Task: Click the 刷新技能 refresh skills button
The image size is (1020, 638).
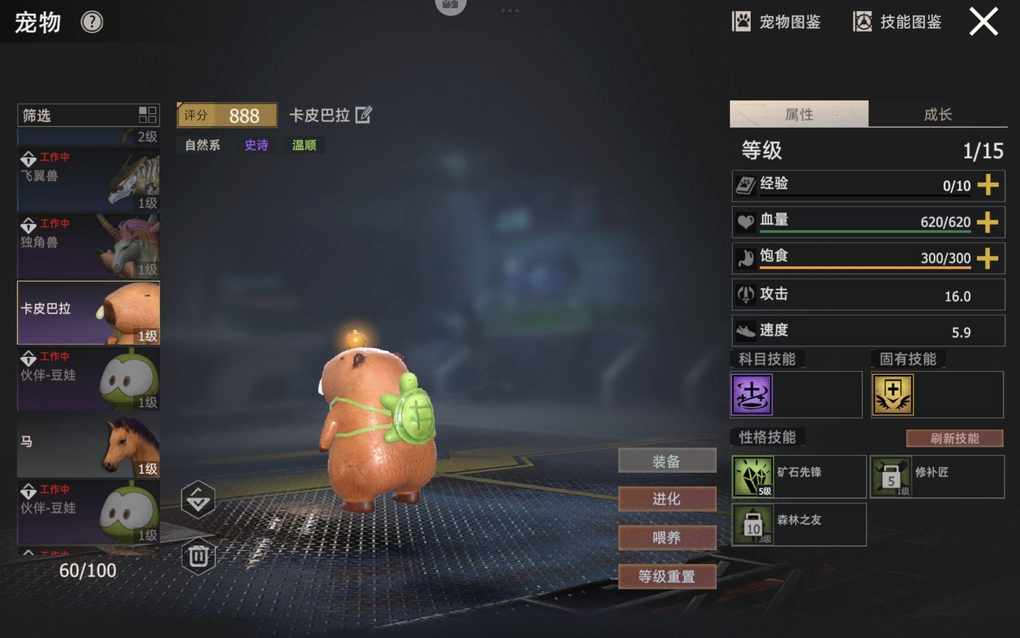Action: pos(954,438)
